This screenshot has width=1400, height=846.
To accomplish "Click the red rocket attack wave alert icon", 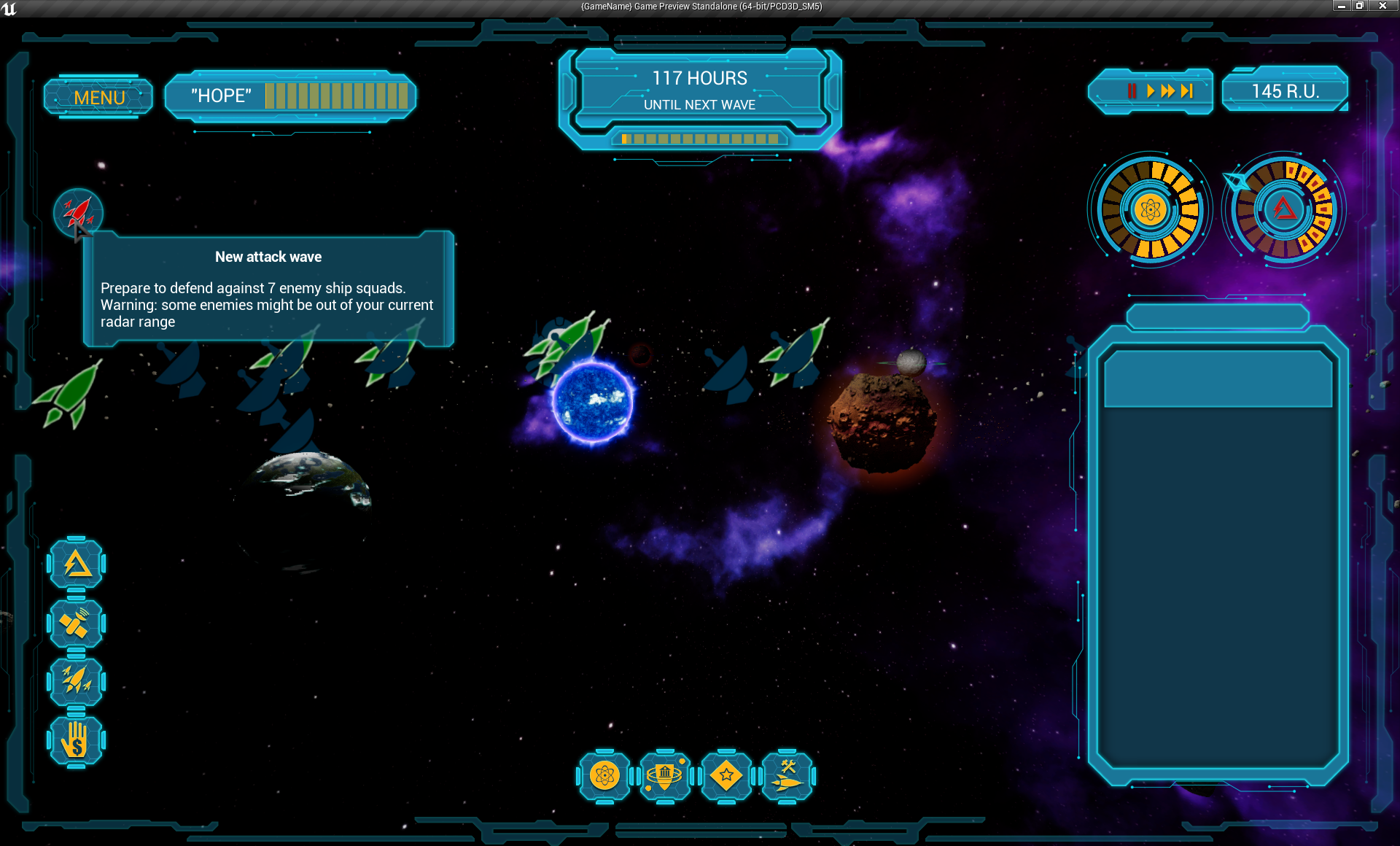I will [x=78, y=212].
